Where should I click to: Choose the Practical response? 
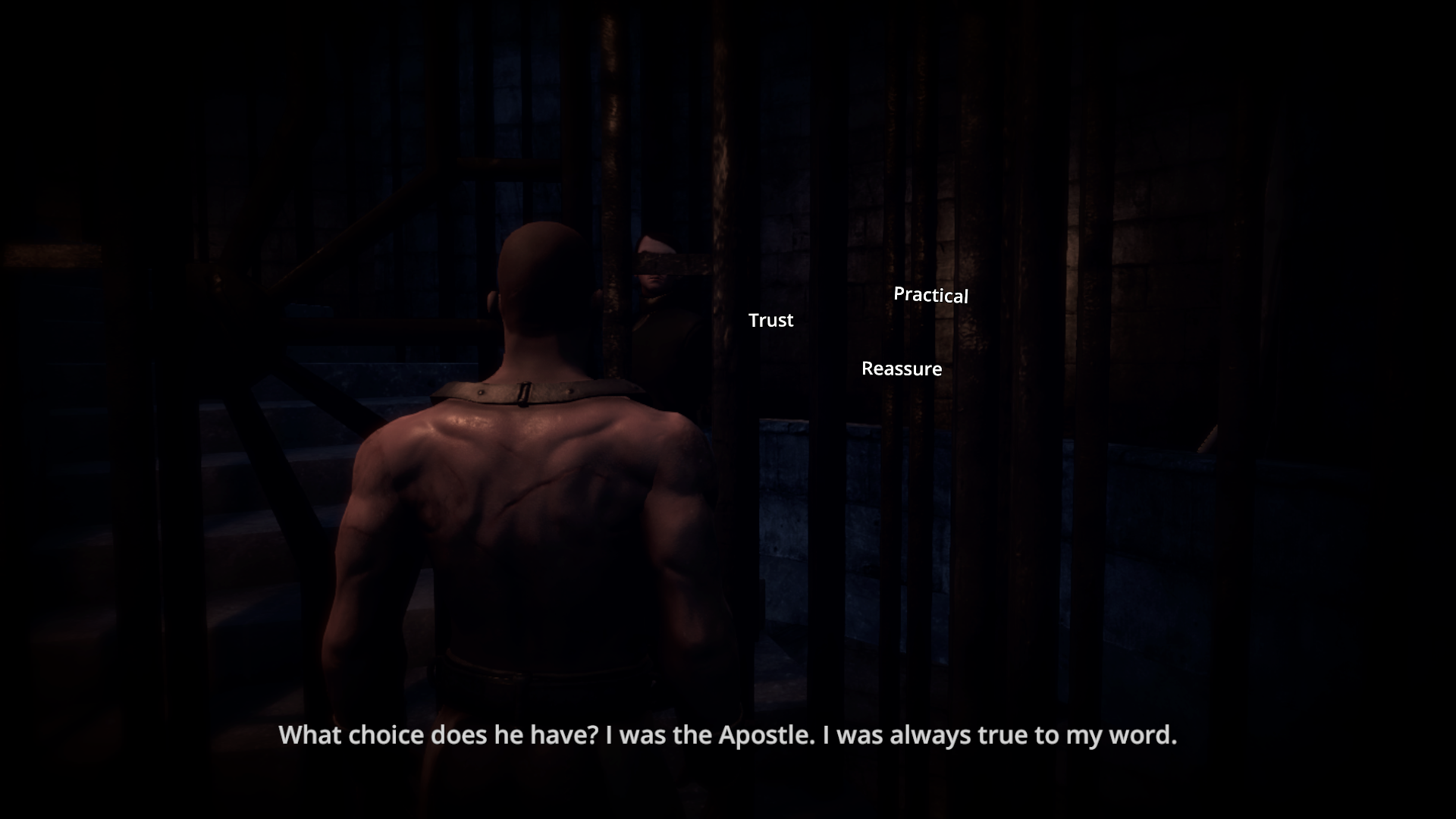tap(931, 296)
